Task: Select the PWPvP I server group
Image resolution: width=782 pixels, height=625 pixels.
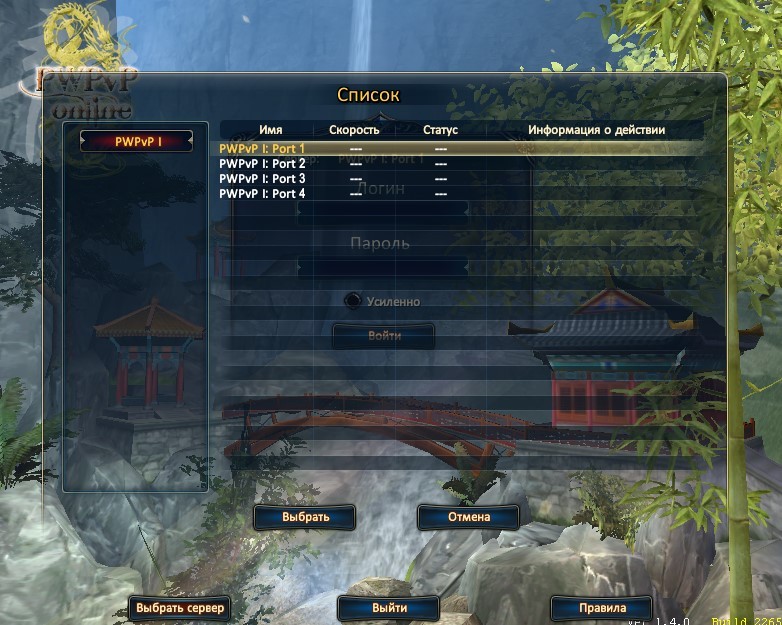Action: point(137,142)
